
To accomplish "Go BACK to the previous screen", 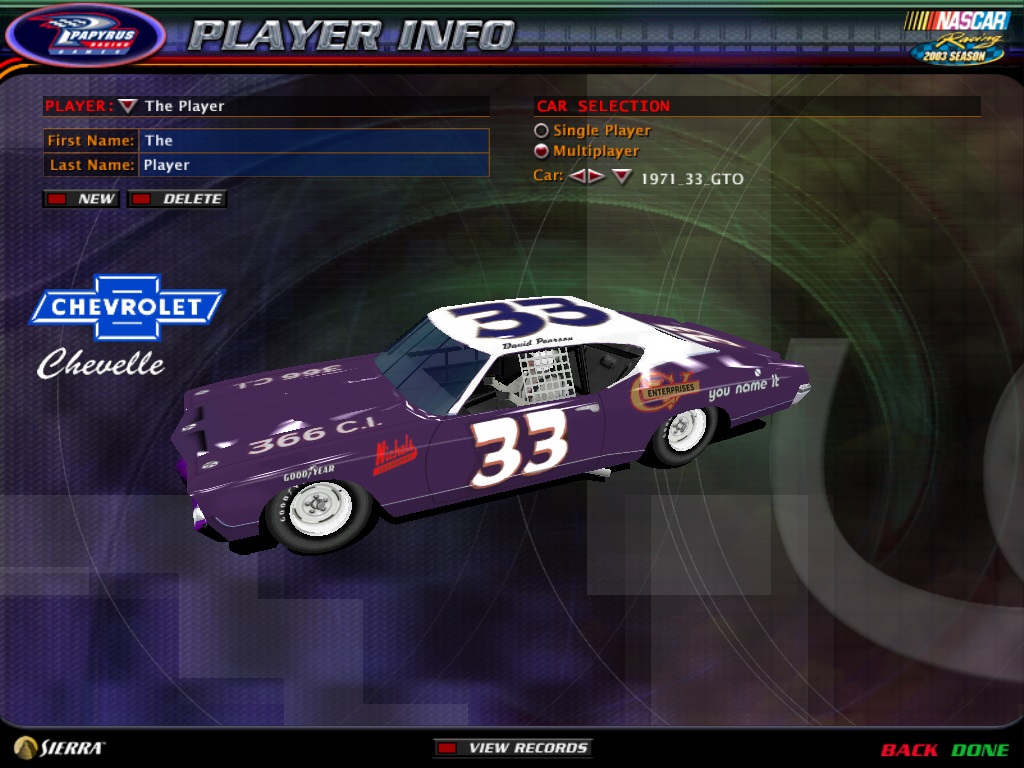I will click(909, 750).
